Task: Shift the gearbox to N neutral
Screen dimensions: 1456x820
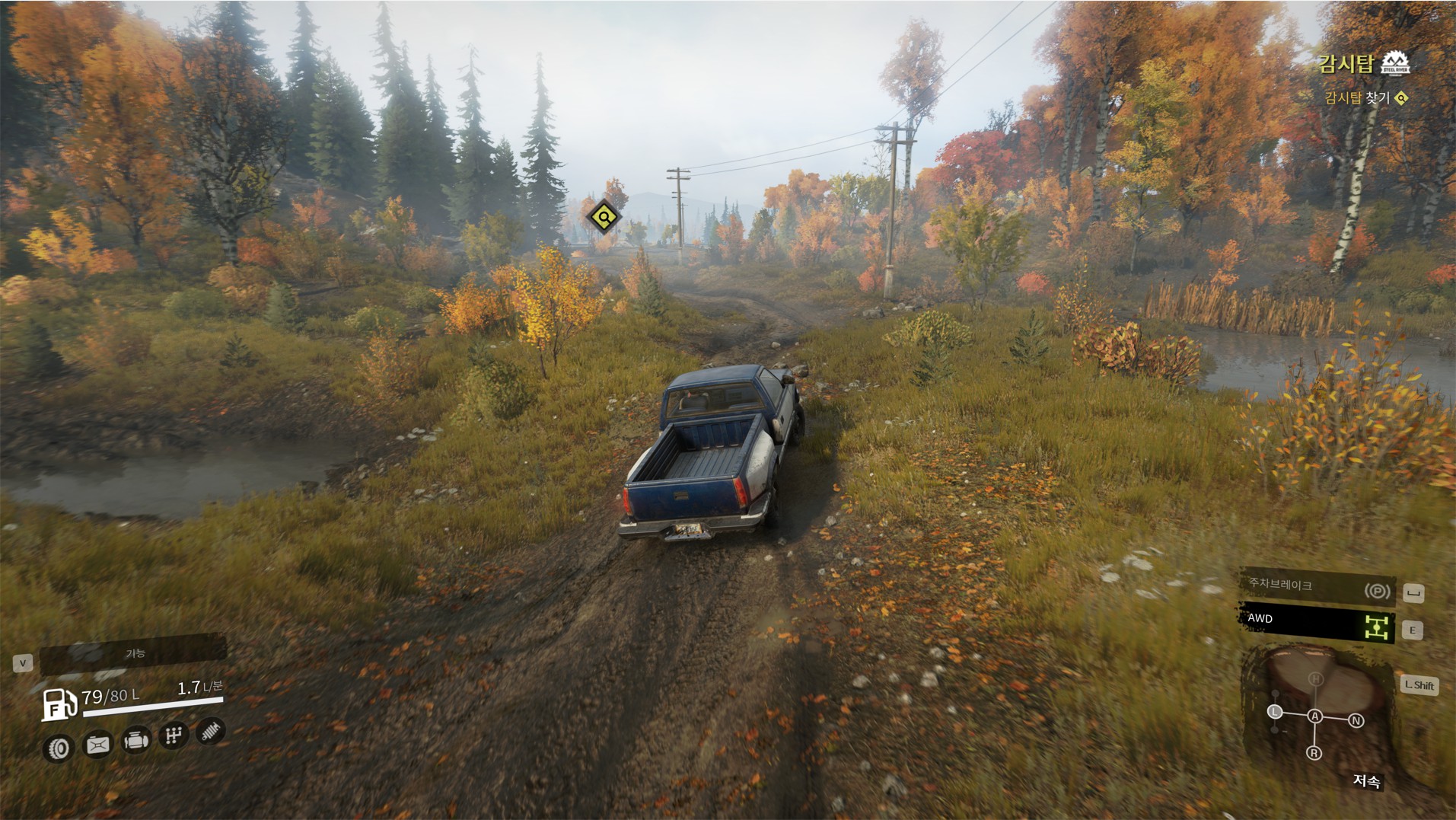Action: point(1356,720)
